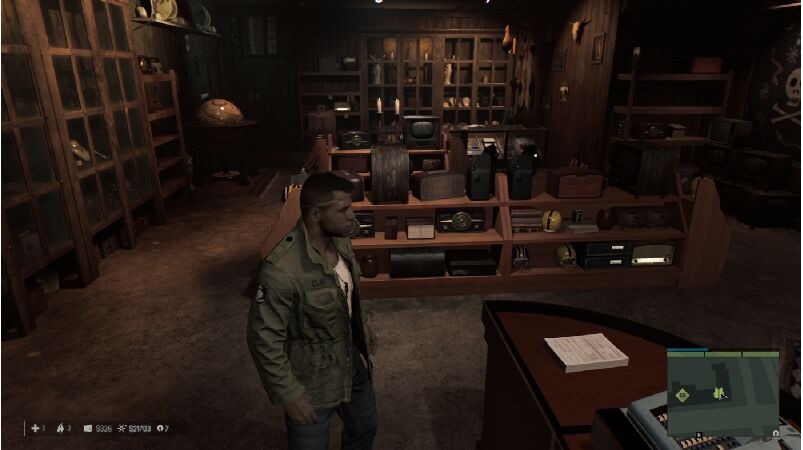
Task: Select the yellow diamond marker on minimap
Action: point(683,395)
